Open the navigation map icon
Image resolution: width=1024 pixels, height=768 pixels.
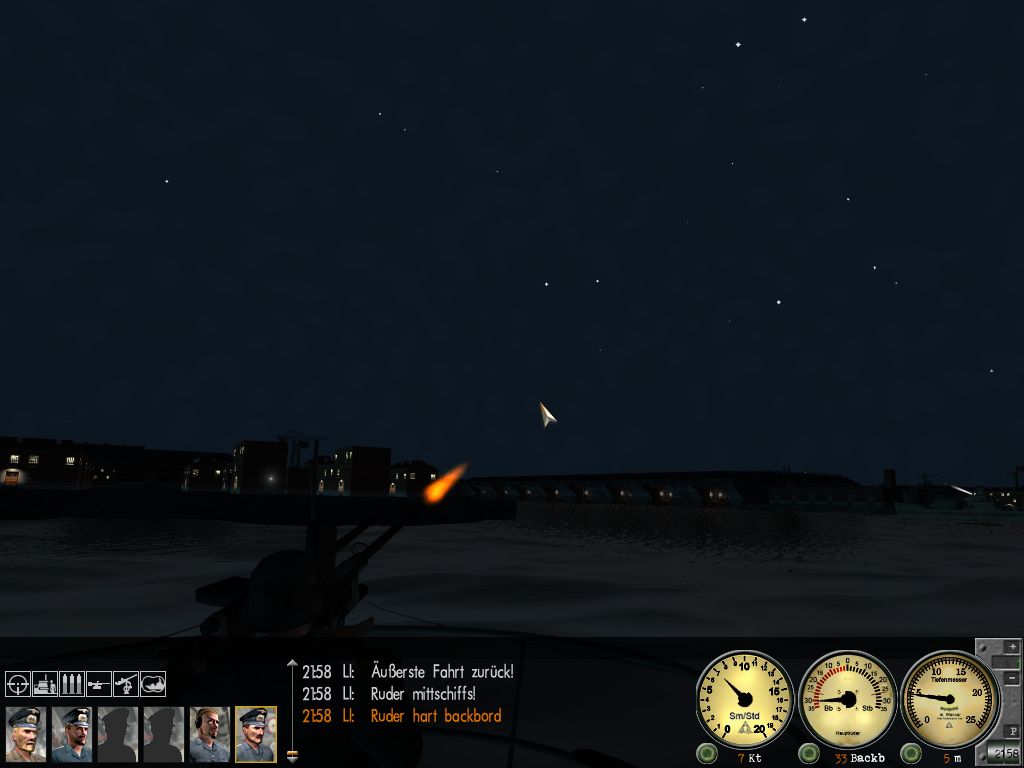coord(153,684)
